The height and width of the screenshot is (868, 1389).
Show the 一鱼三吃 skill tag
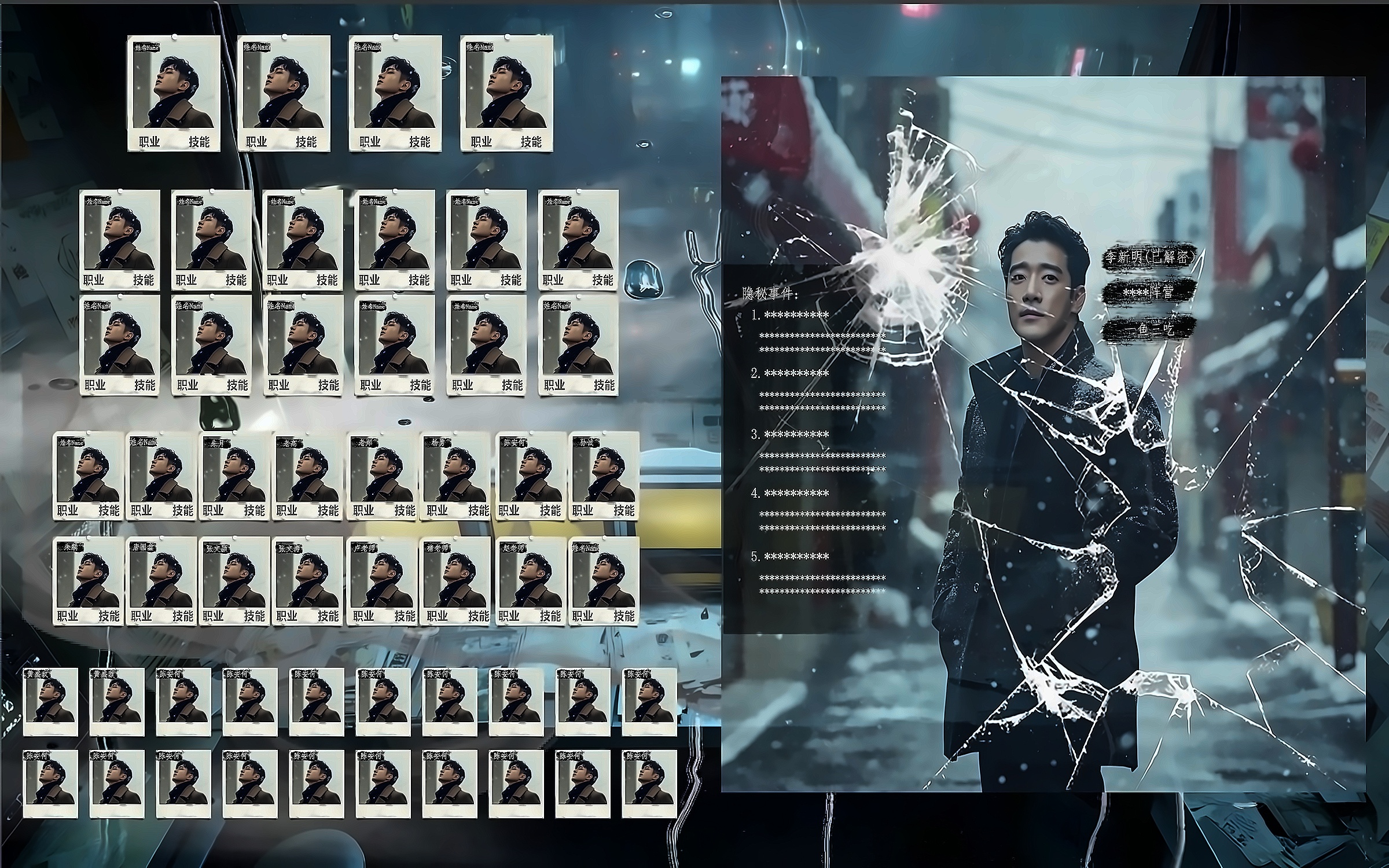tap(1149, 329)
